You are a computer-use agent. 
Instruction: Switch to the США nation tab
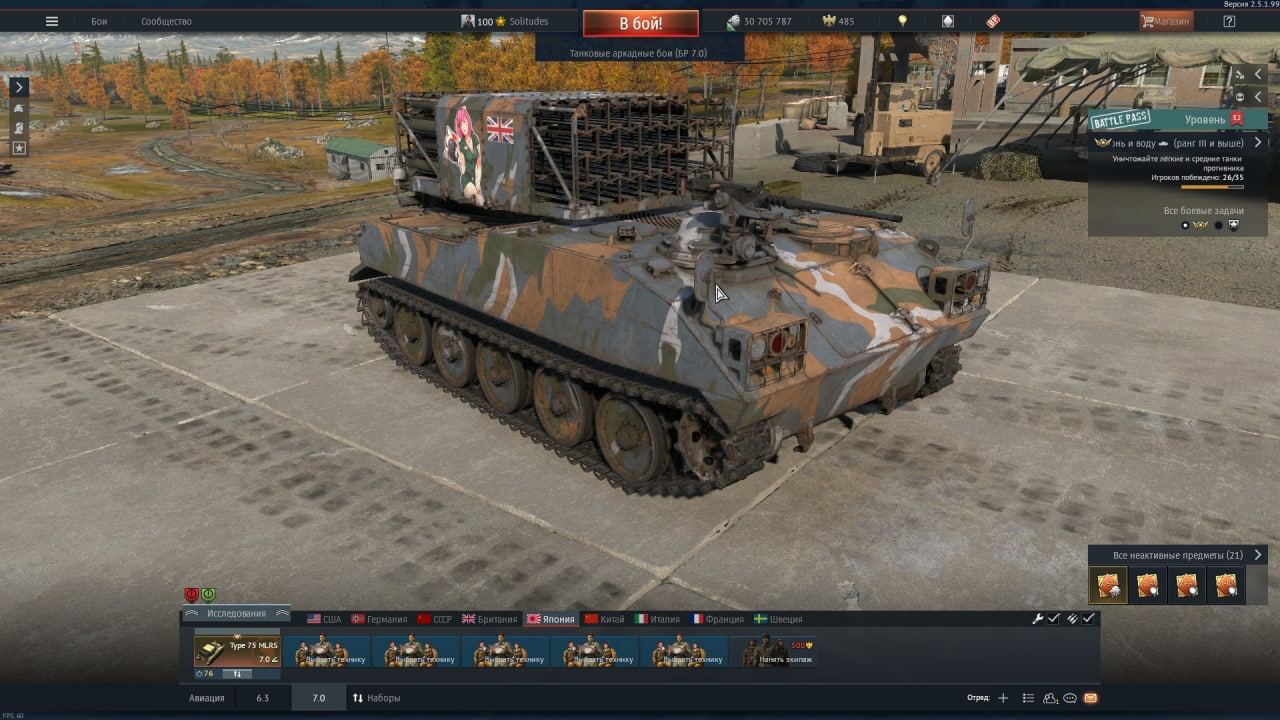(324, 619)
